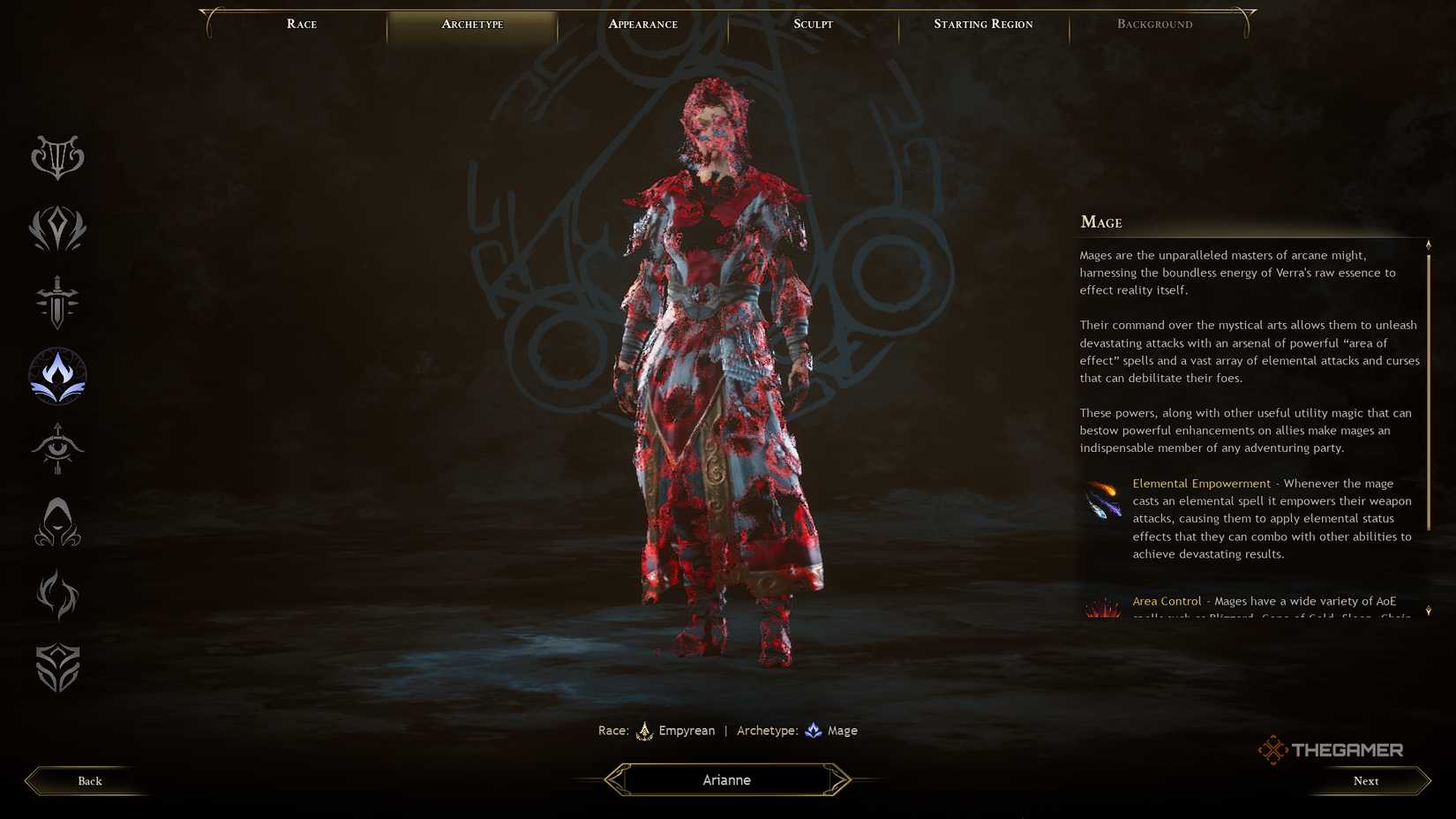The width and height of the screenshot is (1456, 819).
Task: Select the Bard archetype lyre icon
Action: [x=56, y=157]
